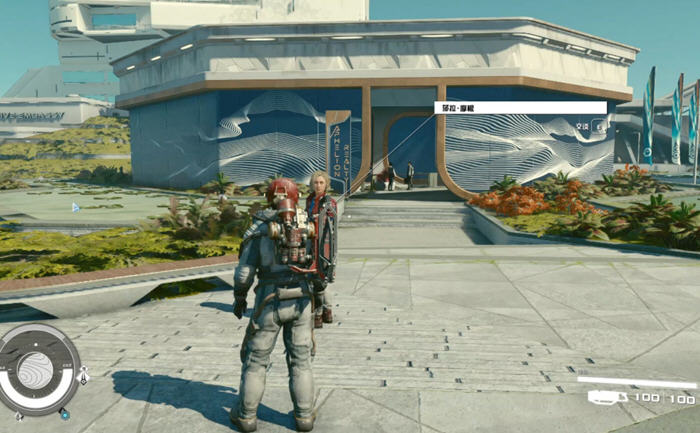
Task: Click the blue glowing marker below the compass
Action: tap(65, 413)
